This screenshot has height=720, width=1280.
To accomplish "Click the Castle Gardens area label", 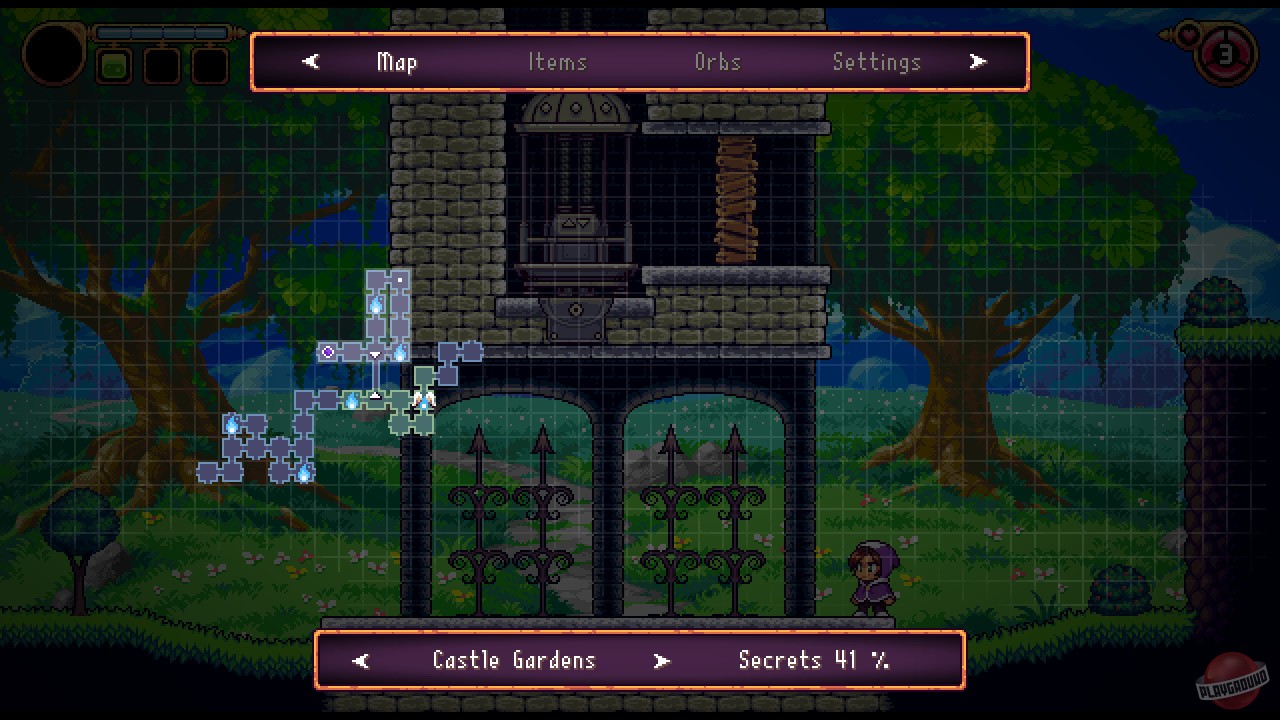I will pyautogui.click(x=513, y=660).
